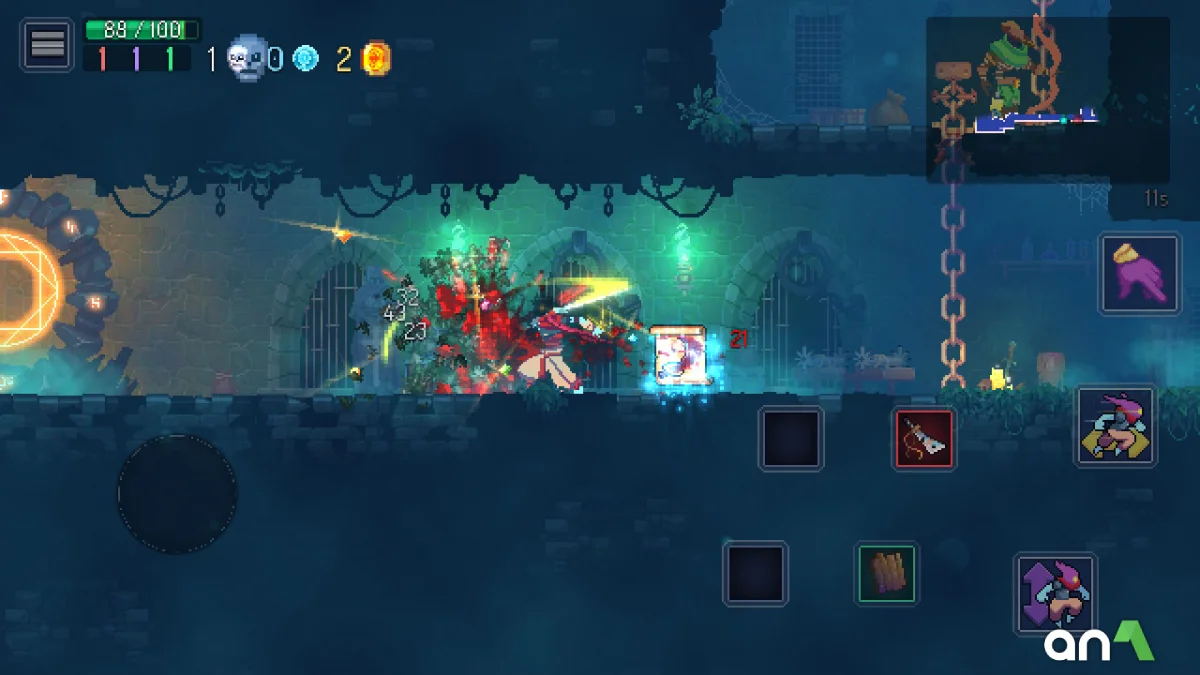Tap the purple hand interact button
This screenshot has height=675, width=1200.
coord(1139,272)
